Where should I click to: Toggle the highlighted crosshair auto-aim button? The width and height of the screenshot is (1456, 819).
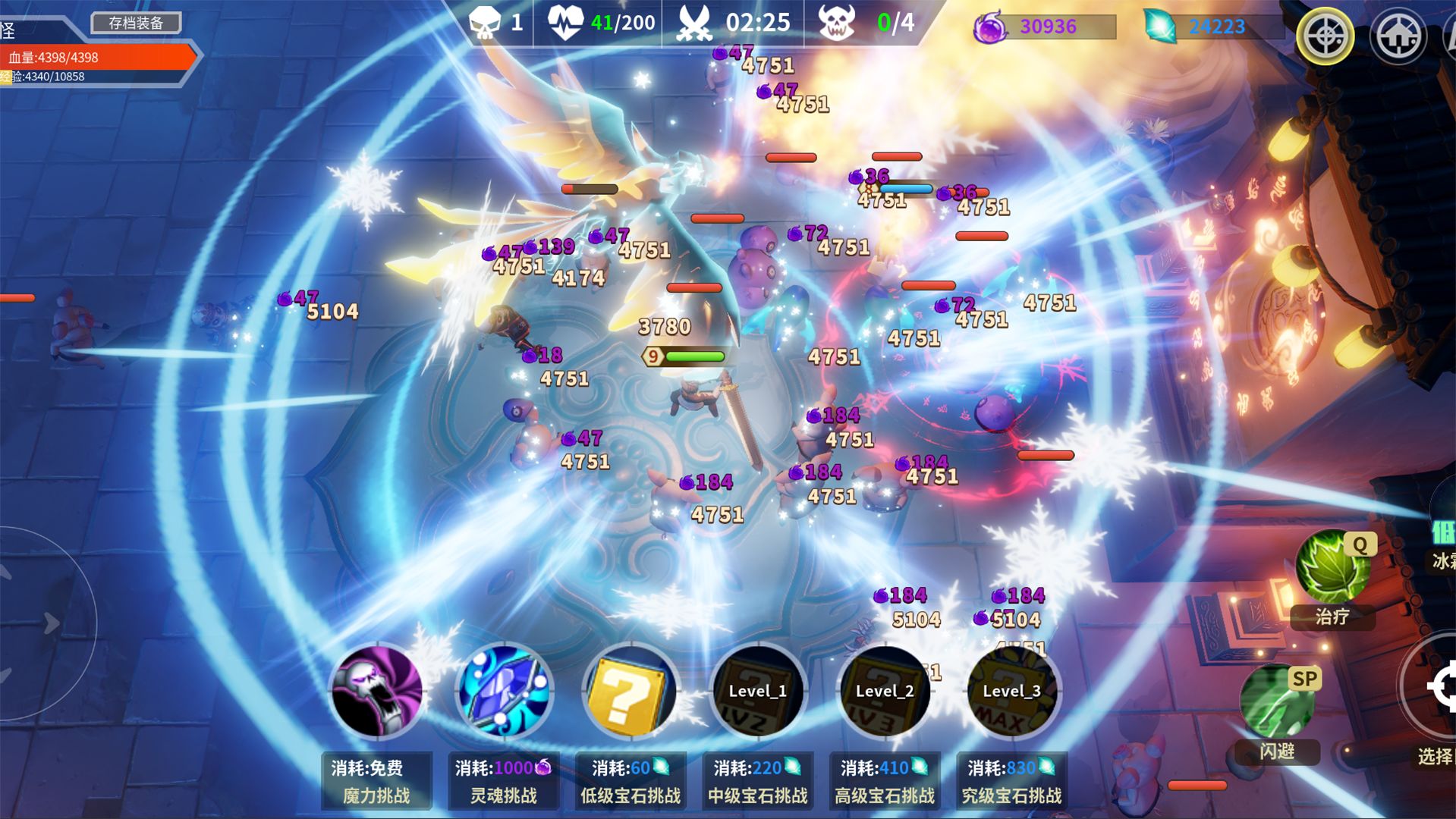pos(1326,34)
